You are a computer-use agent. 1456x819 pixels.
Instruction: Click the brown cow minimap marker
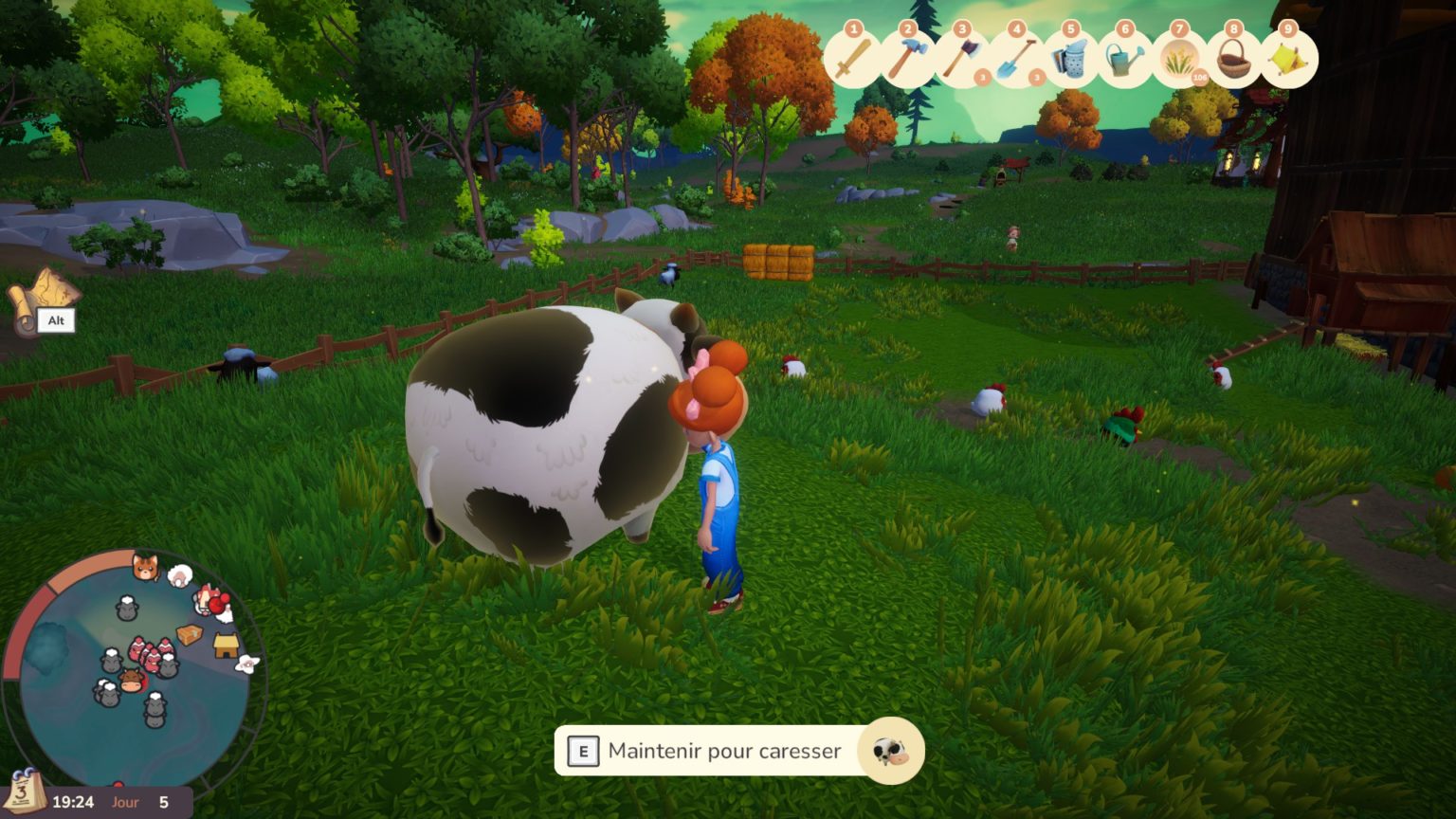131,680
